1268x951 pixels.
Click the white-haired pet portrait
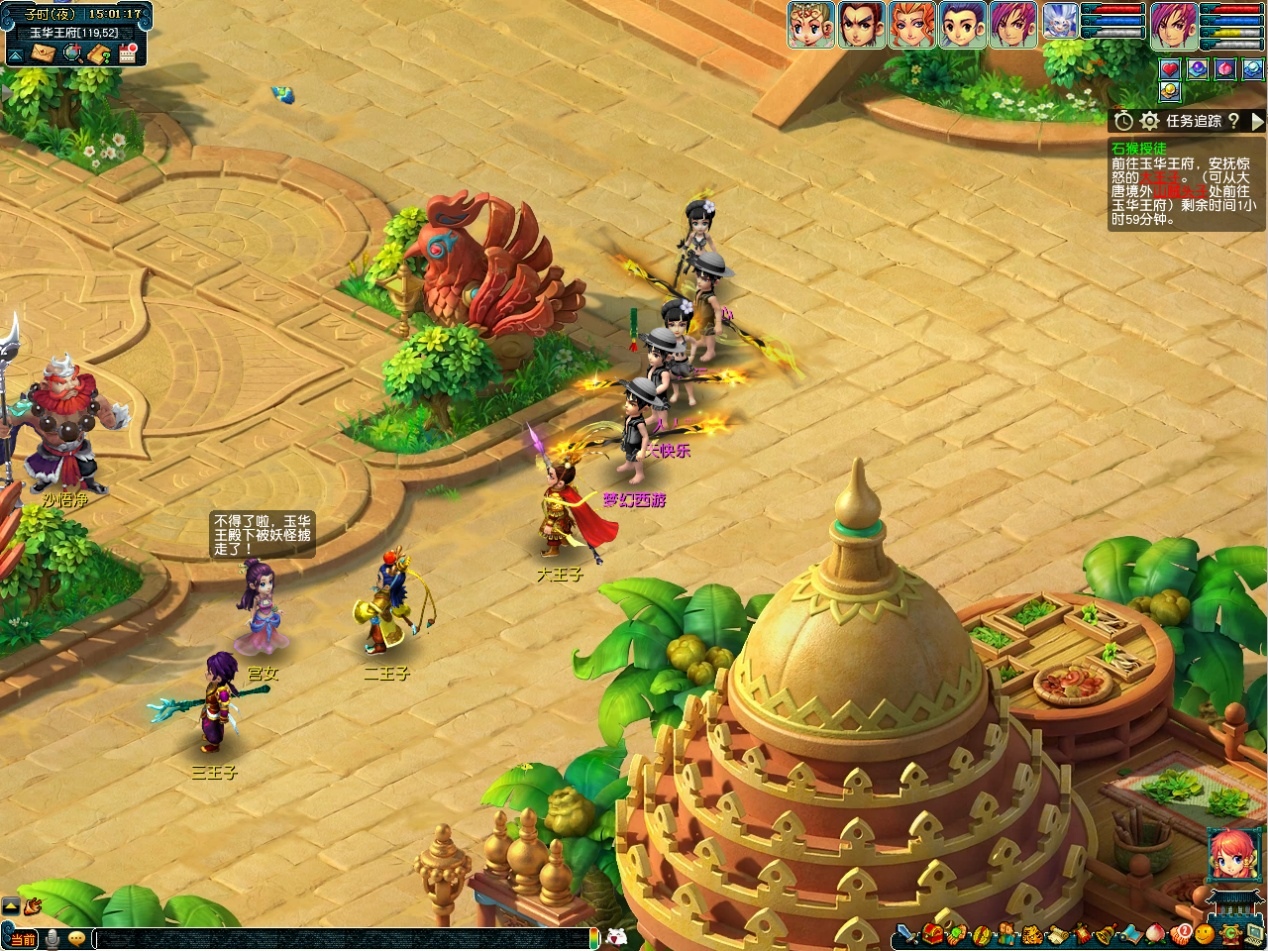pos(1060,21)
